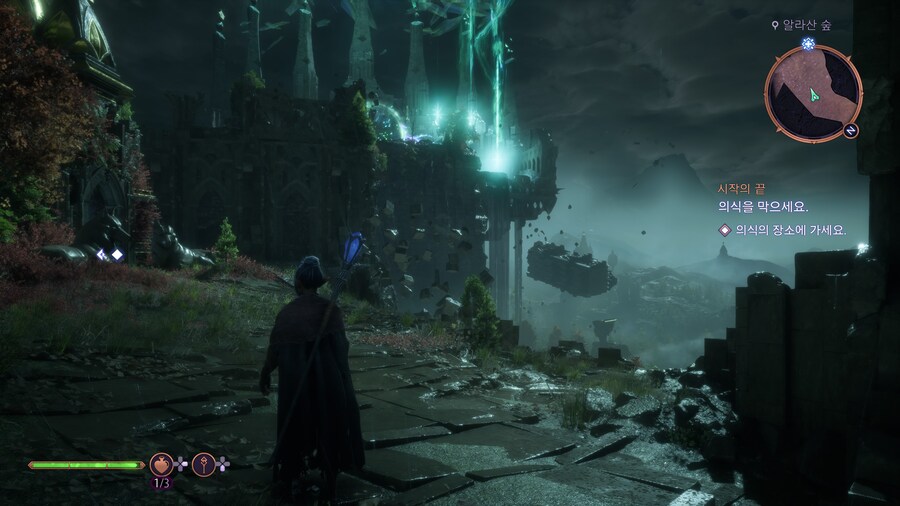
Task: Click the blue quest marker atop the minimap
Action: pyautogui.click(x=808, y=45)
